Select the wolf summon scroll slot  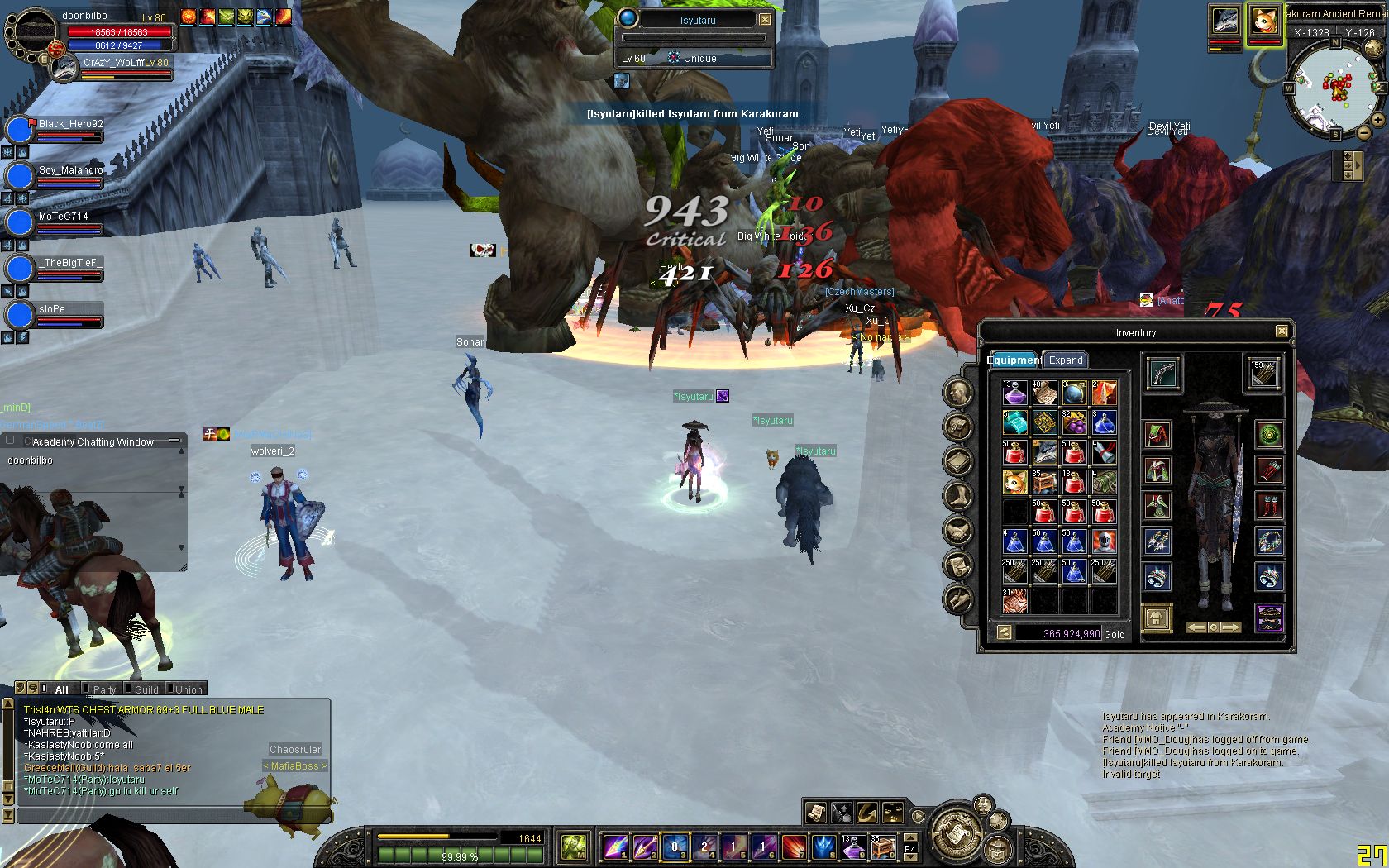(1045, 452)
